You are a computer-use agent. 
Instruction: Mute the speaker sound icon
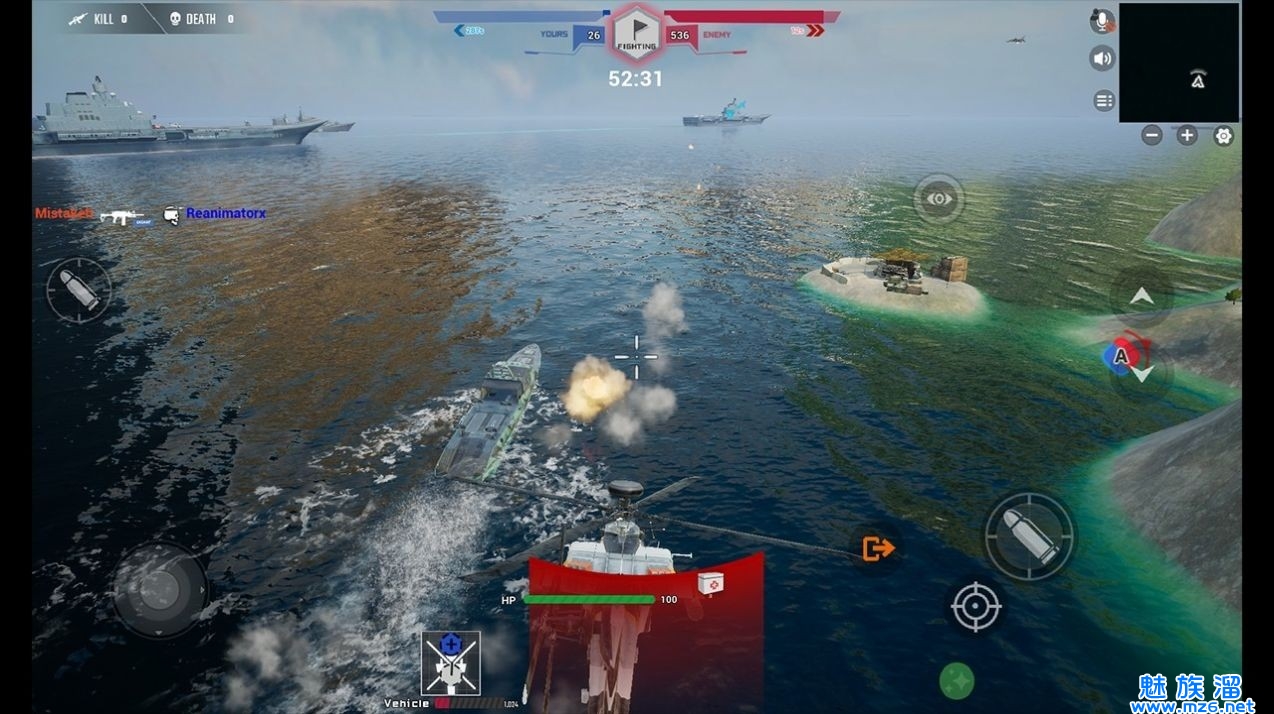pos(1102,58)
